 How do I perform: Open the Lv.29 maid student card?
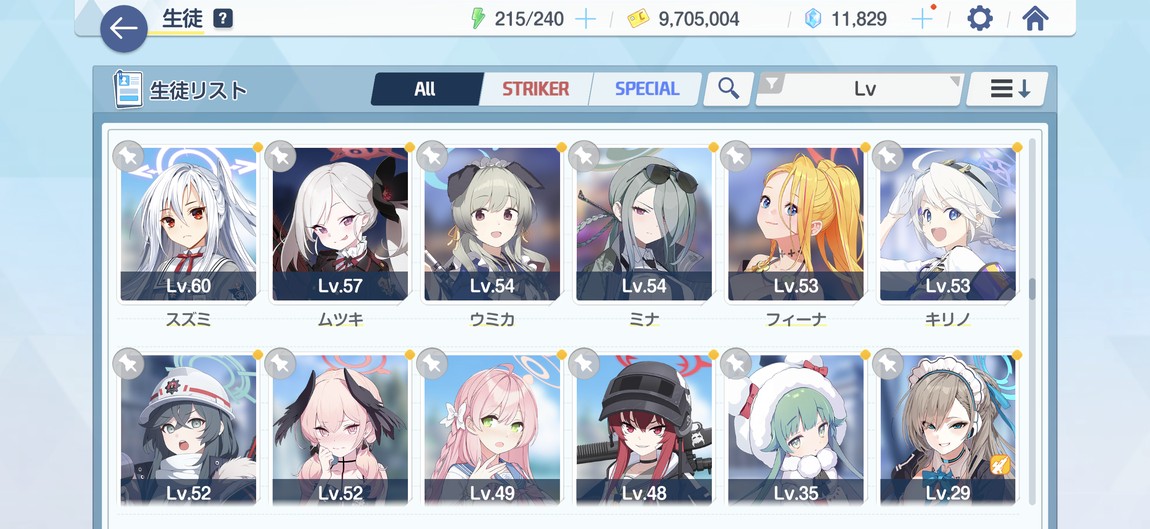pyautogui.click(x=948, y=432)
